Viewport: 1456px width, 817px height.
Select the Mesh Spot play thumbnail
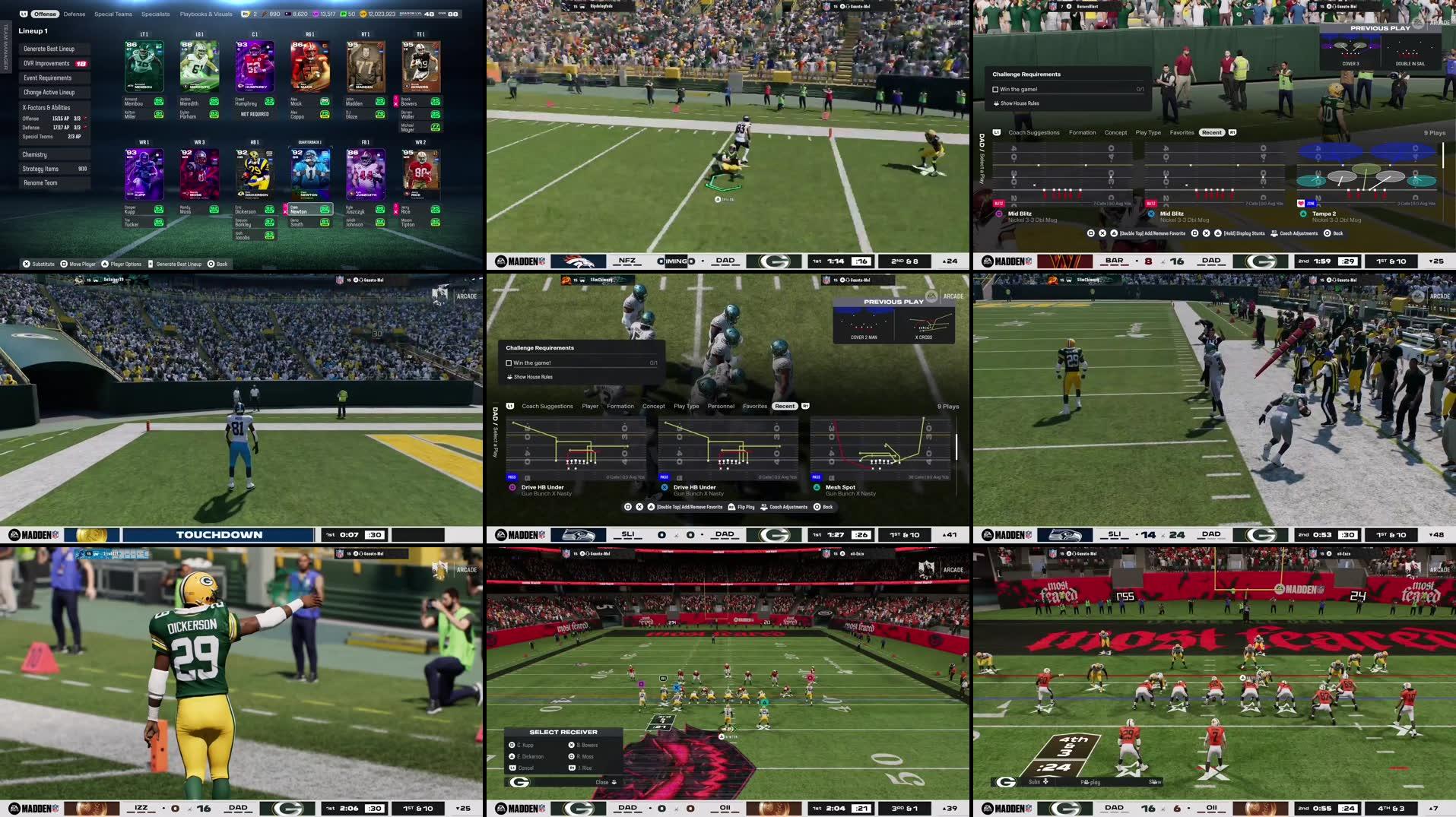pos(882,452)
